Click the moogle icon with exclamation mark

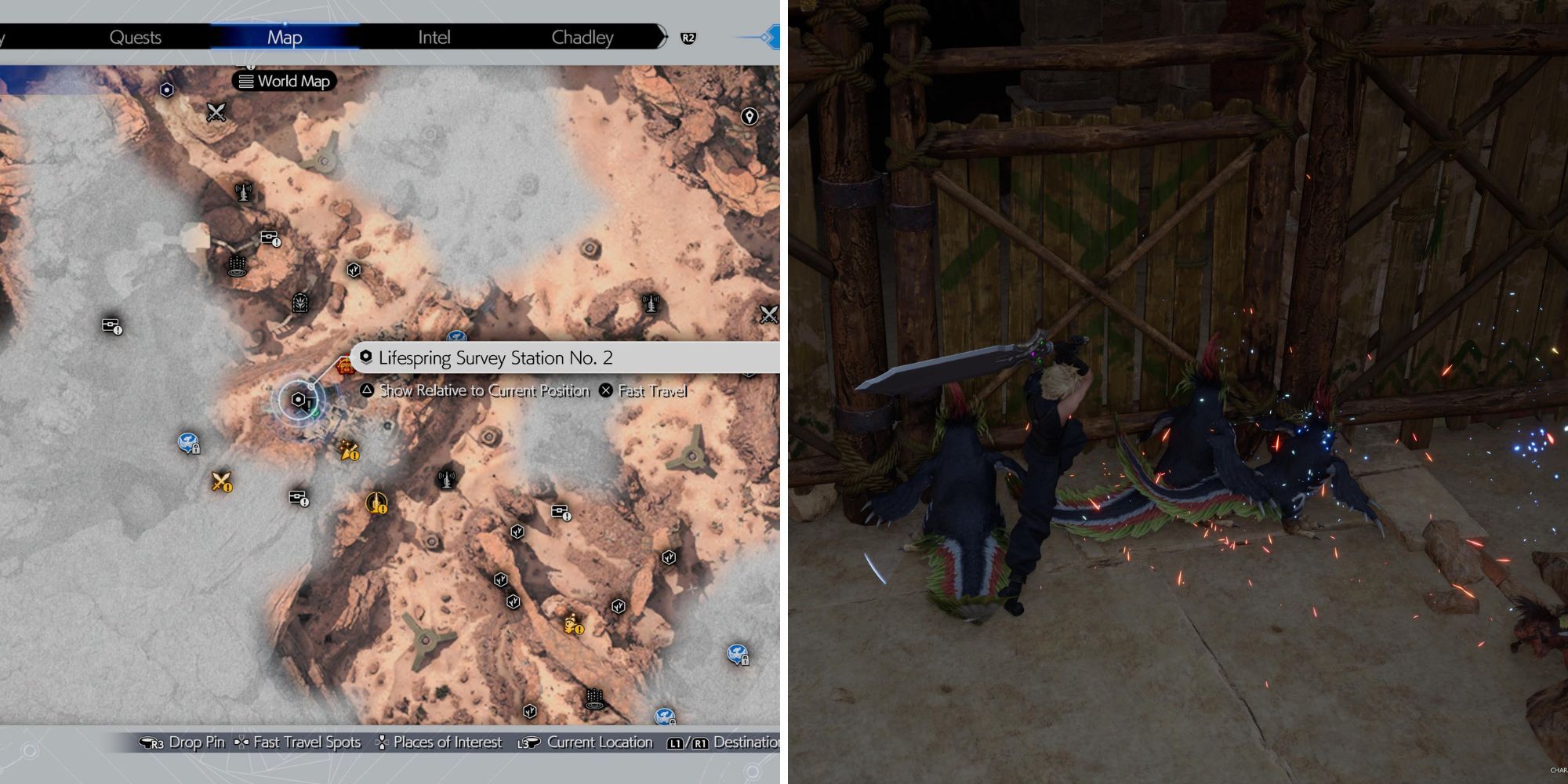tap(572, 626)
